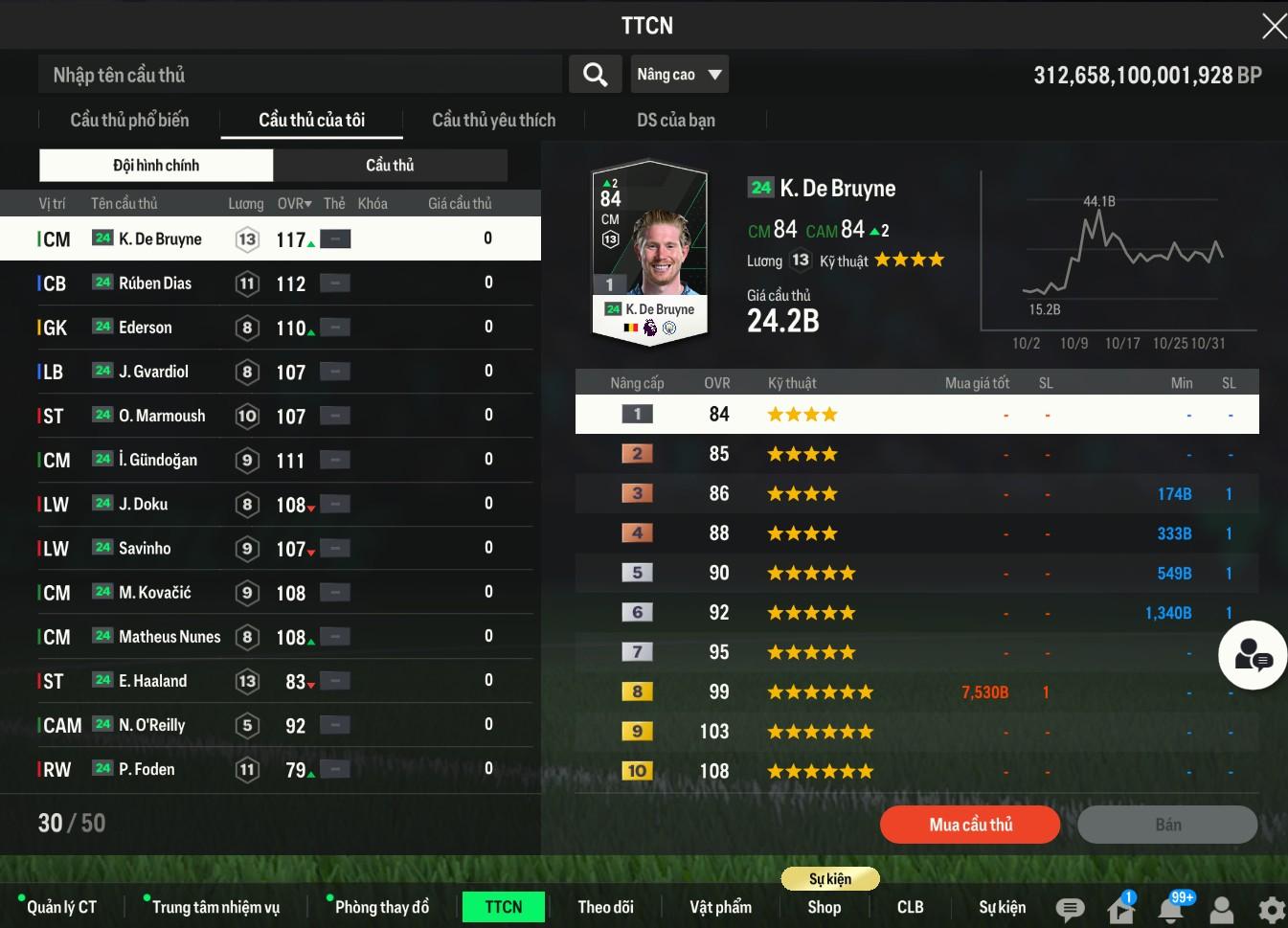Sort the list by OVR column header
1288x928 pixels.
[294, 204]
